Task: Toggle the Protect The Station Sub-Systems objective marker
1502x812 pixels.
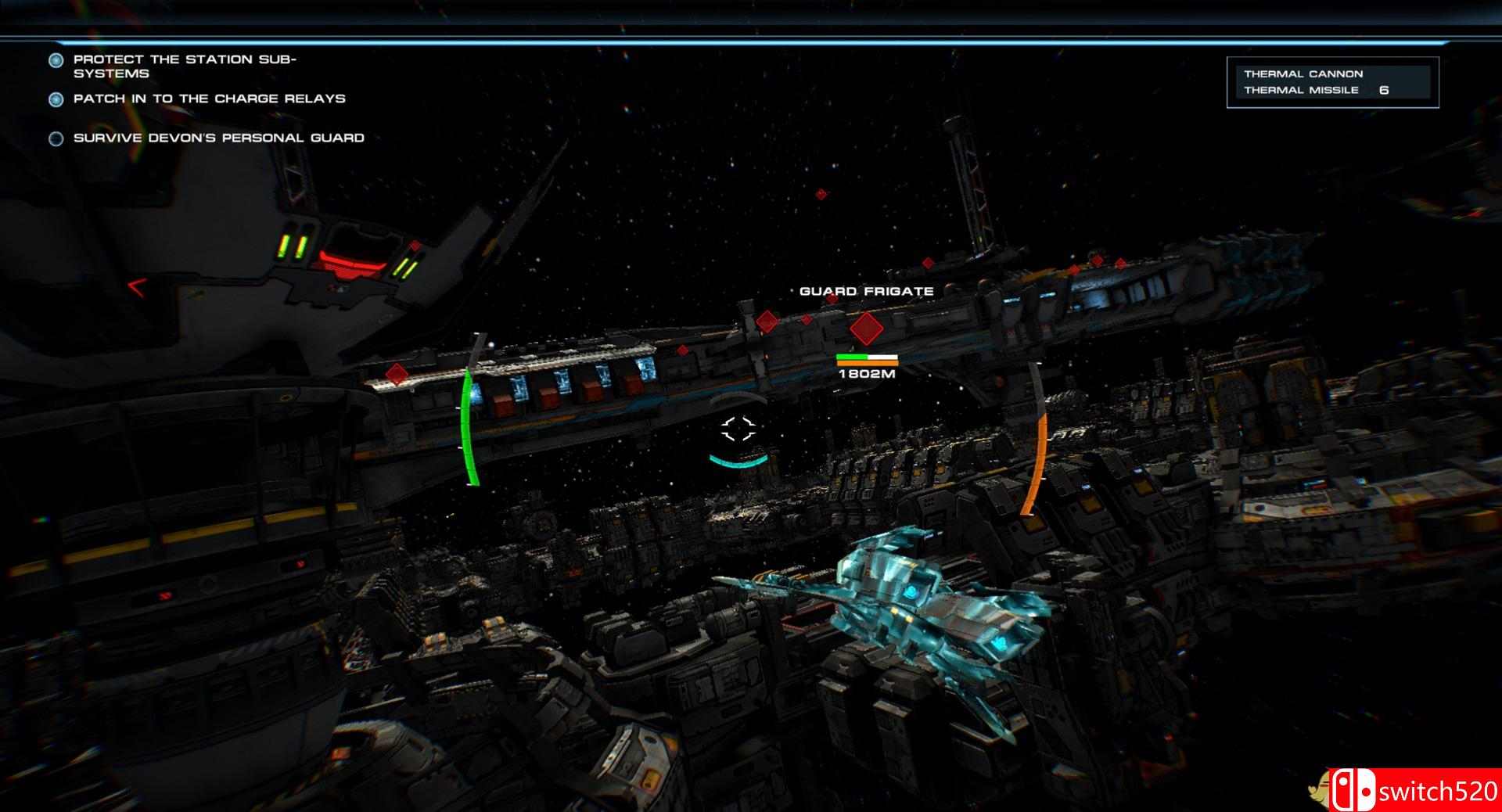Action: [x=55, y=58]
